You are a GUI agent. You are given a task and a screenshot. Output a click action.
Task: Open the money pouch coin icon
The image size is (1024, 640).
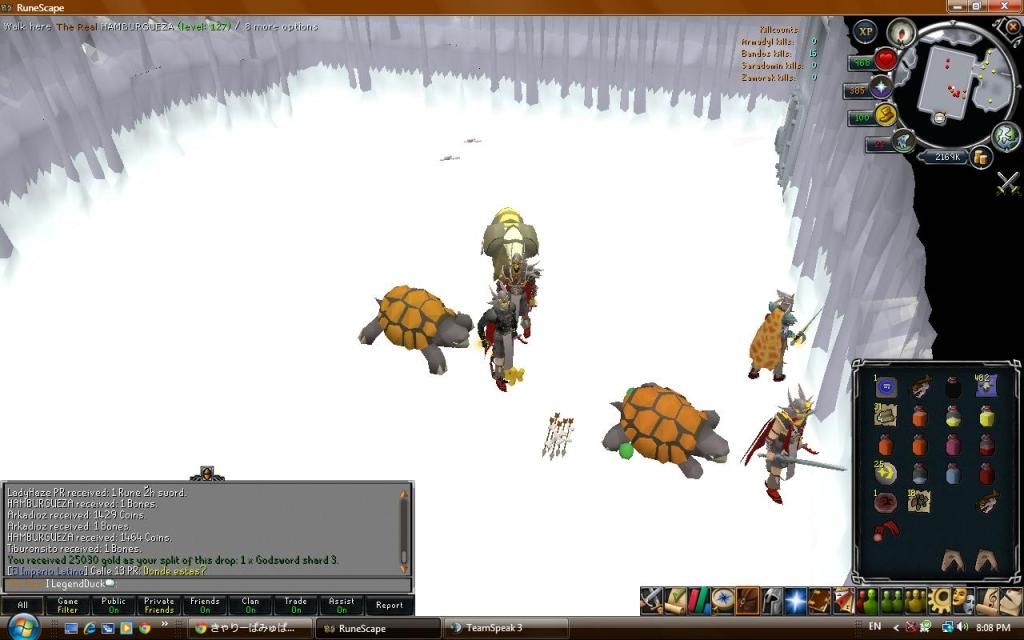coord(980,156)
